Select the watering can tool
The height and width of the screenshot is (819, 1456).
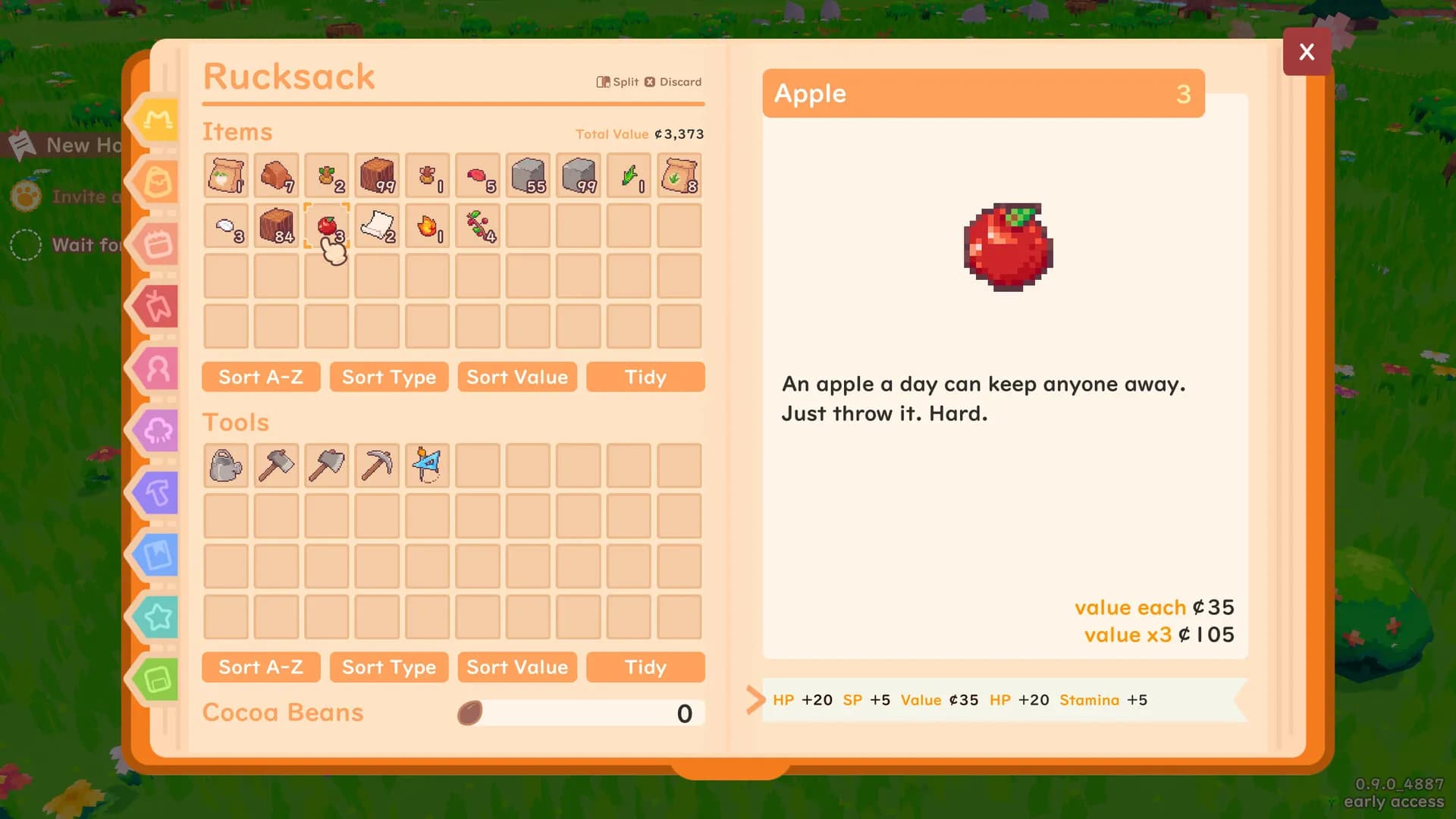pos(225,466)
